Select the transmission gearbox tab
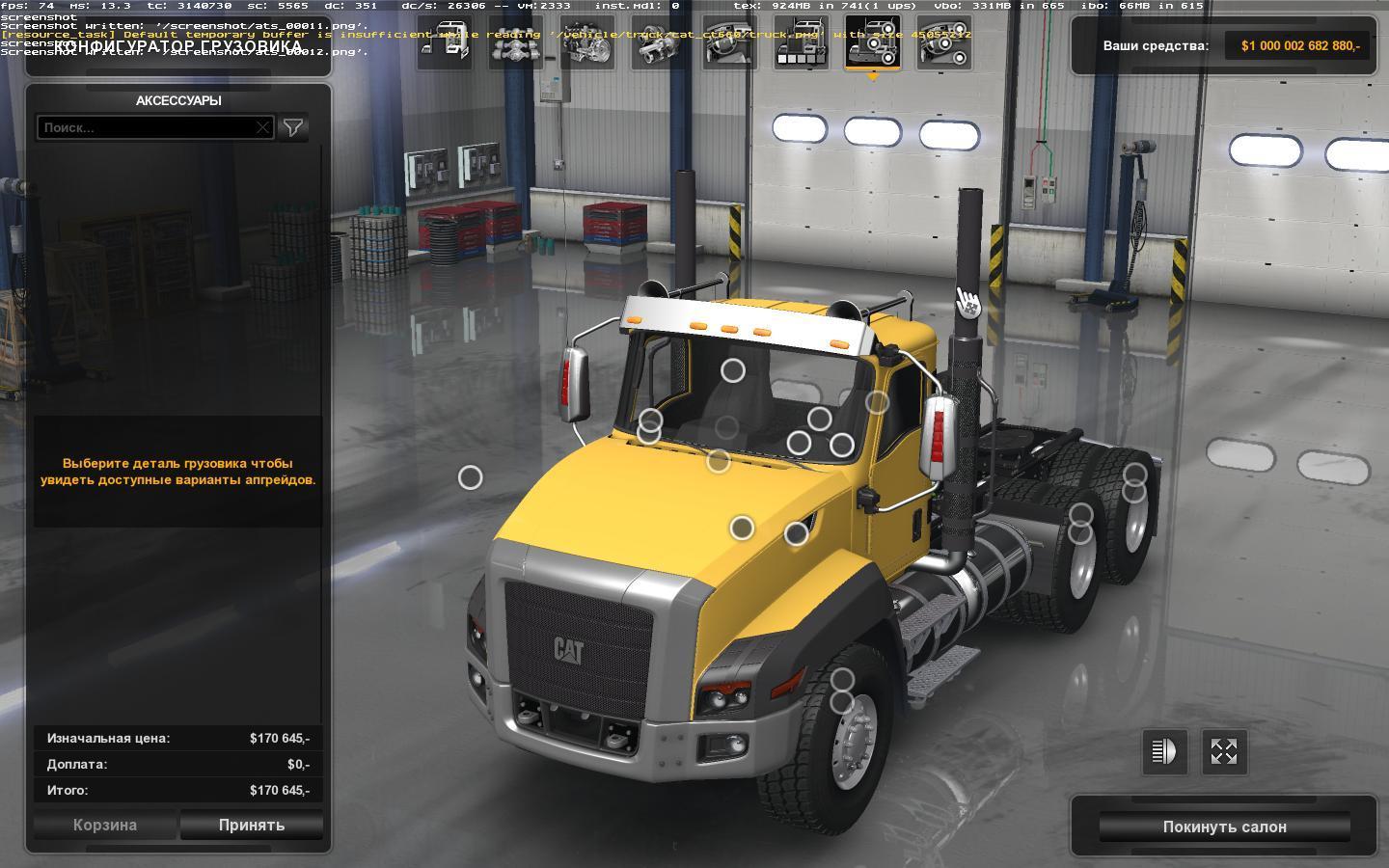Screen dimensions: 1389x868 tap(659, 42)
